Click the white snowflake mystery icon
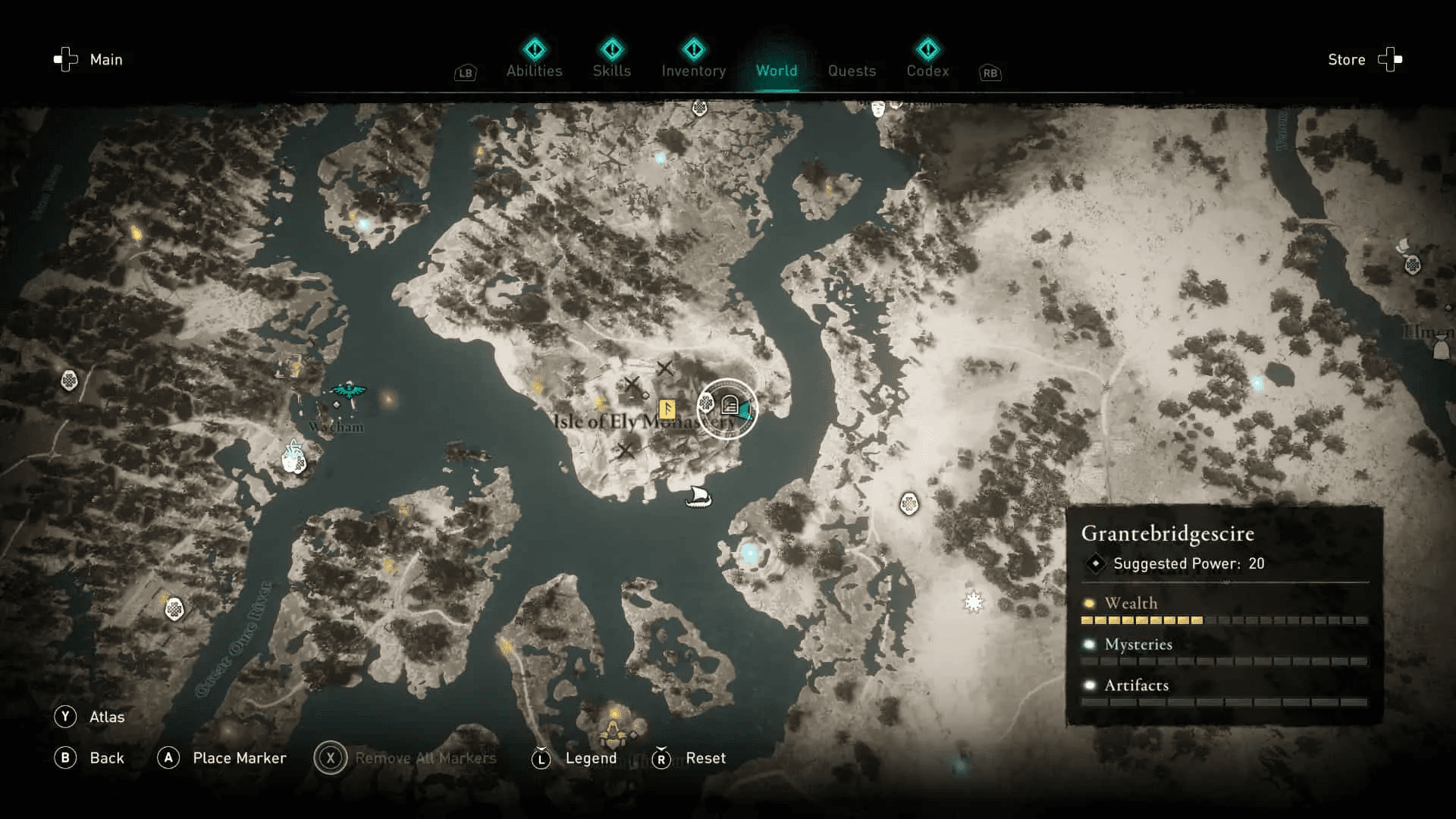The height and width of the screenshot is (819, 1456). 974,601
